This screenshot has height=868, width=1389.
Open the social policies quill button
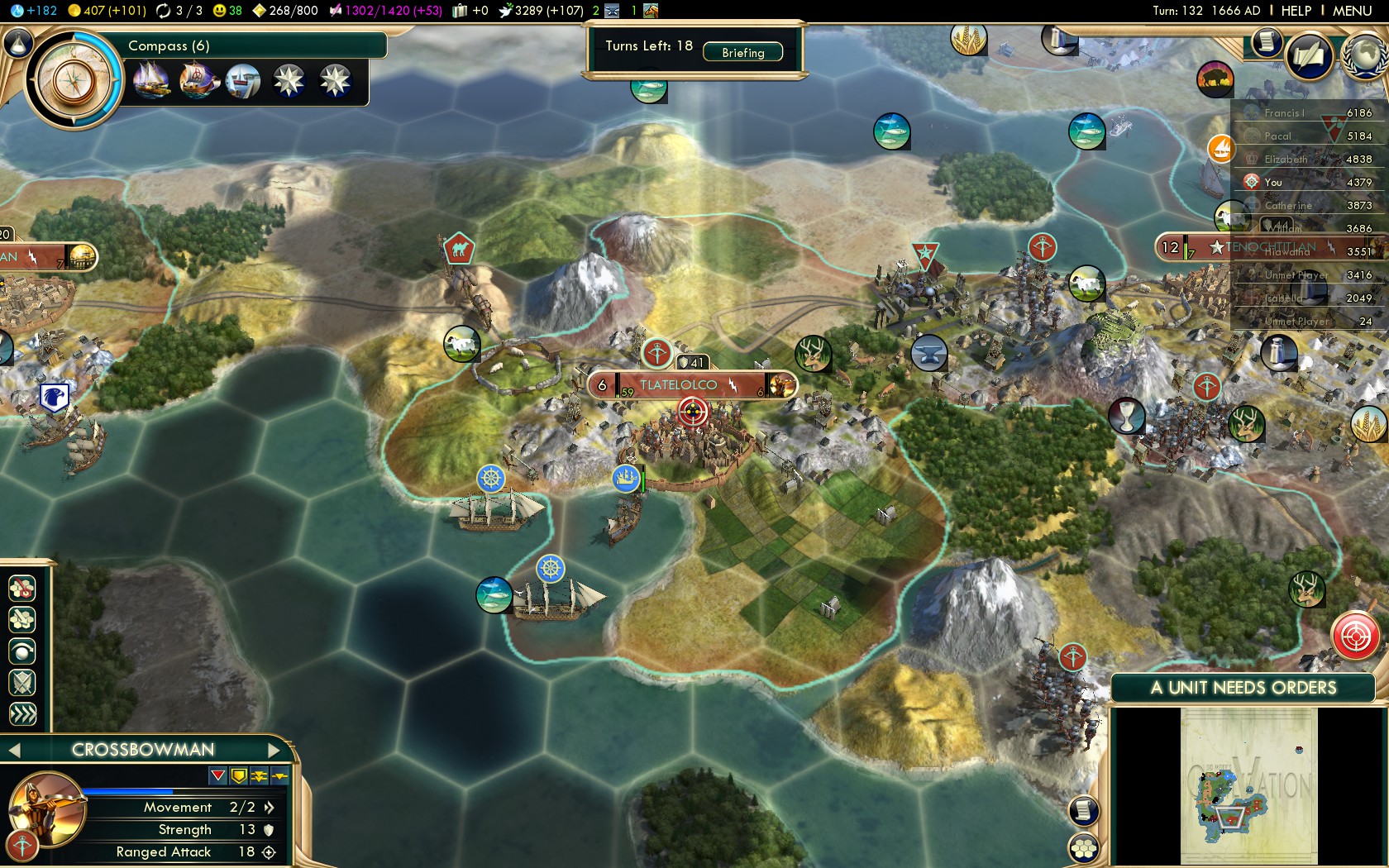1309,56
